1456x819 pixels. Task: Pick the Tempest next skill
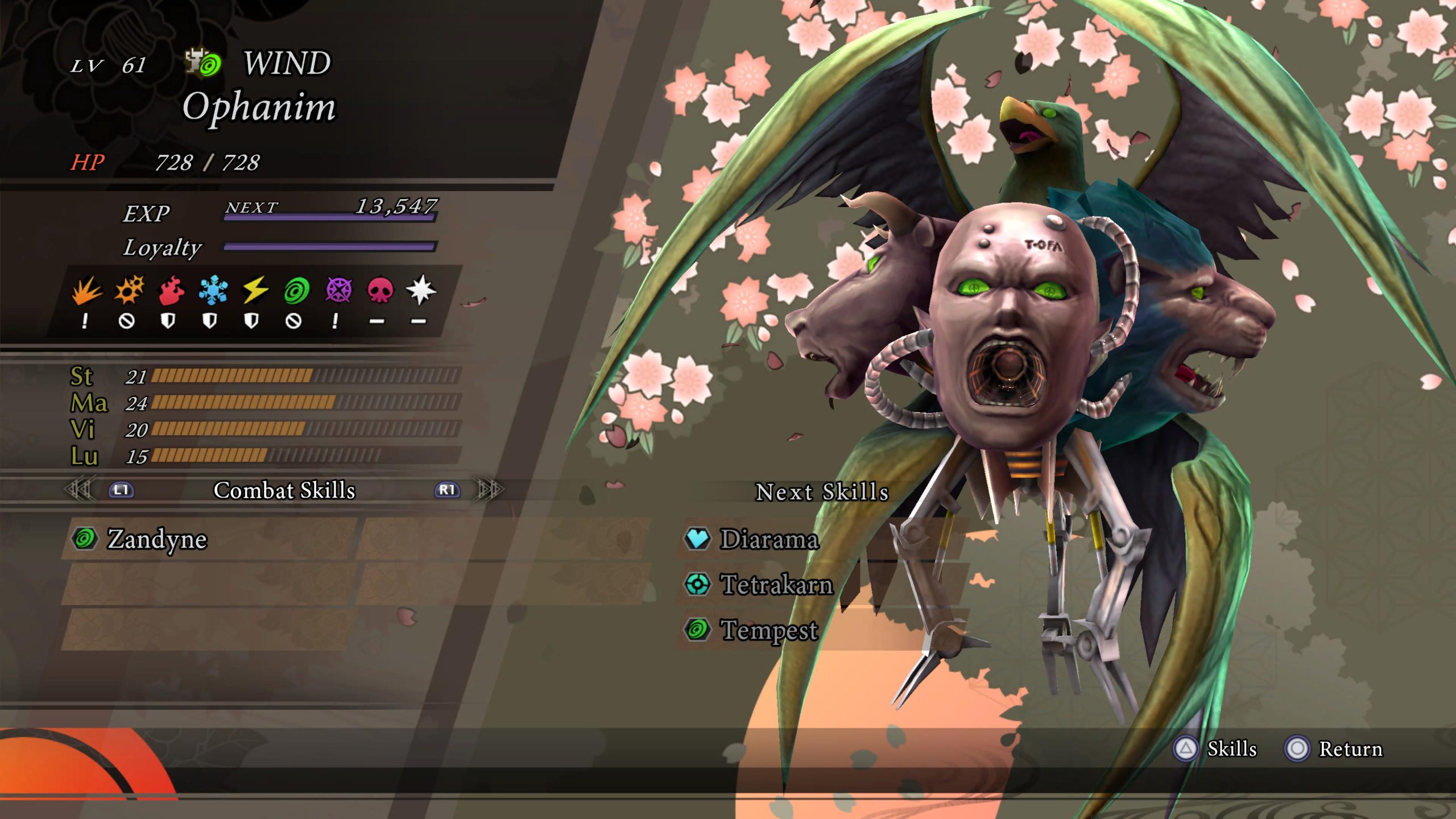(769, 630)
